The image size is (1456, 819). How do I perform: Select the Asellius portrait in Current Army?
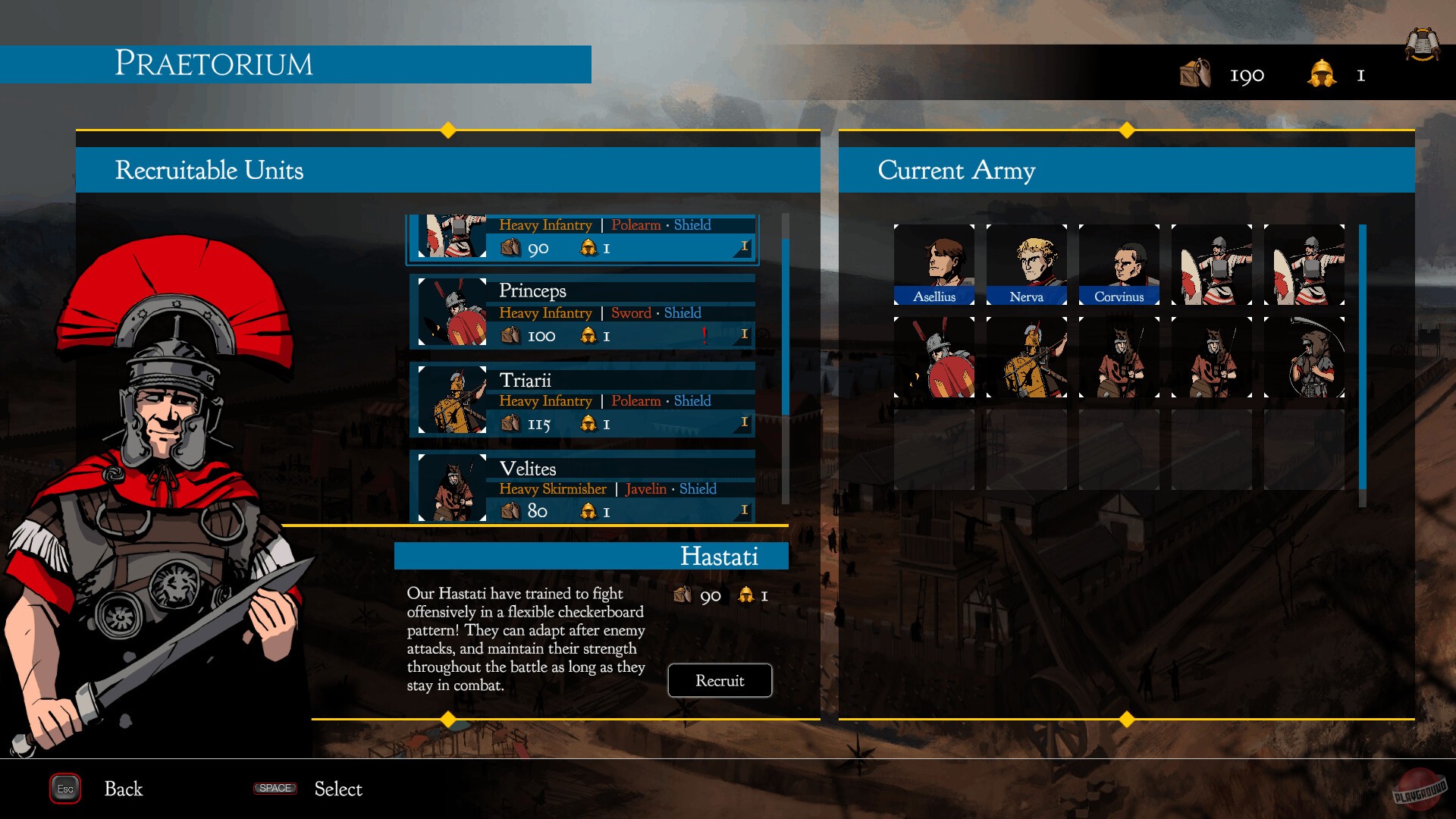click(934, 264)
